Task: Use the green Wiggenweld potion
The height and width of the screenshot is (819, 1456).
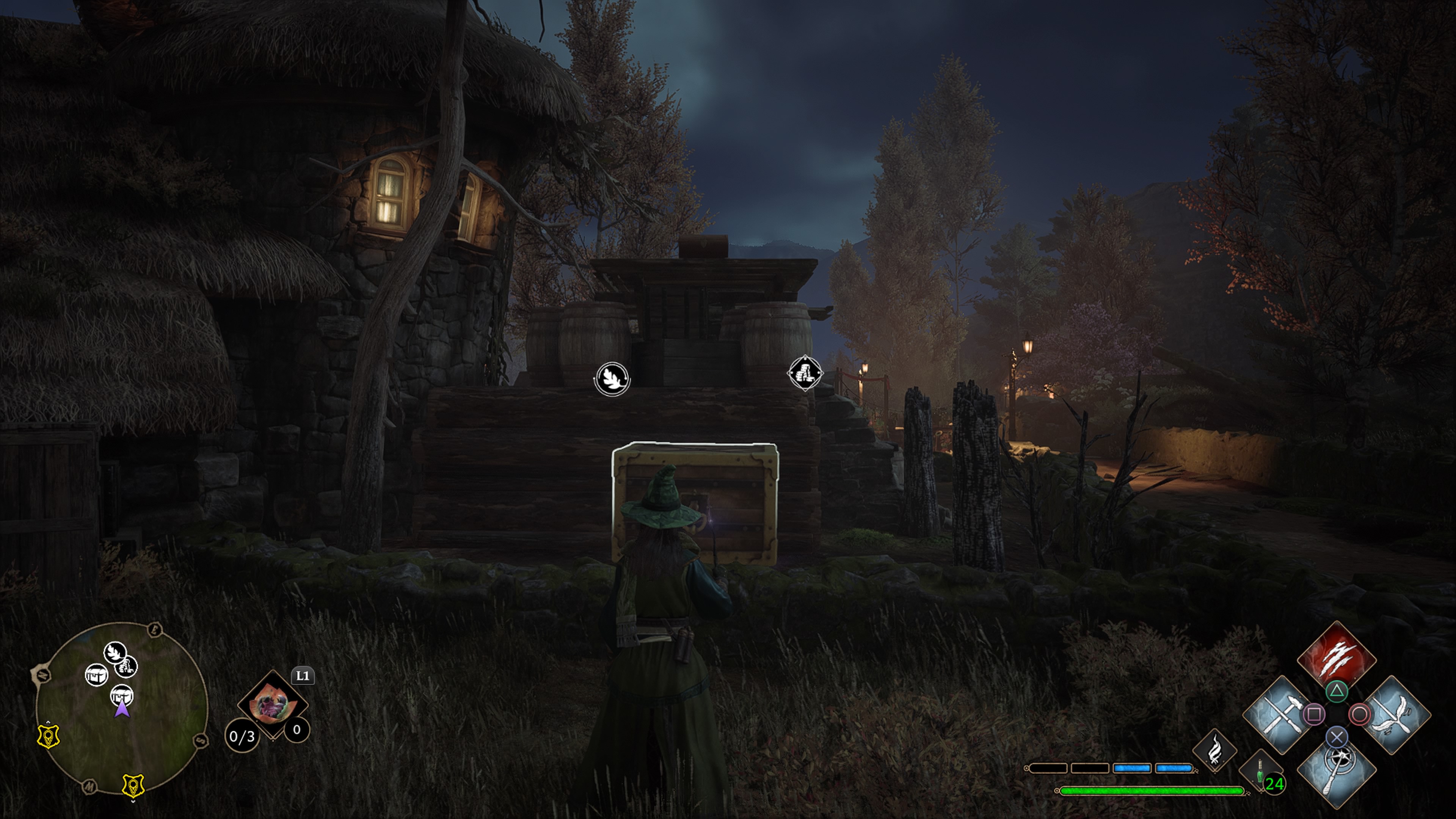Action: (x=1259, y=772)
